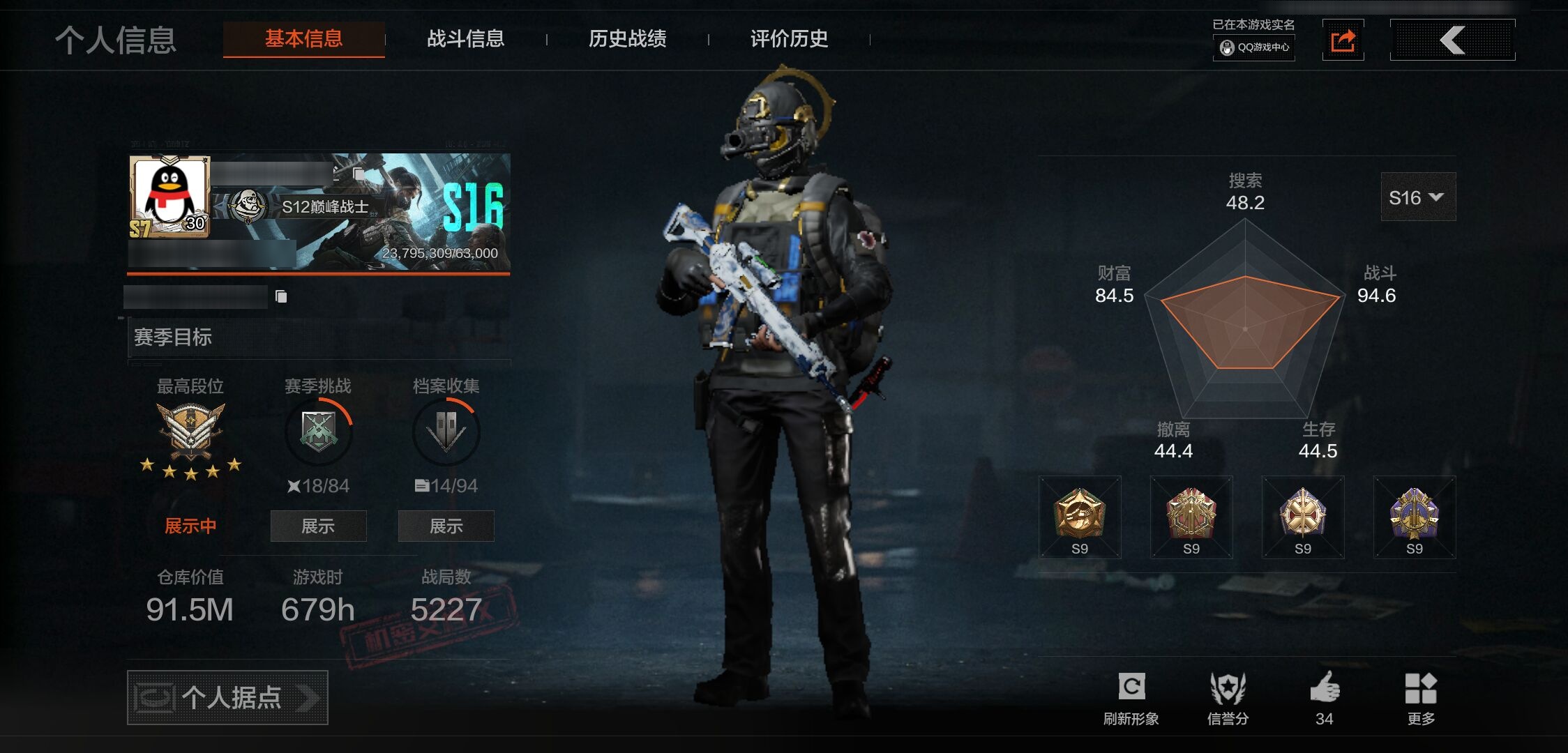Collapse the panel with the back chevron button
1568x753 pixels.
(x=1452, y=40)
